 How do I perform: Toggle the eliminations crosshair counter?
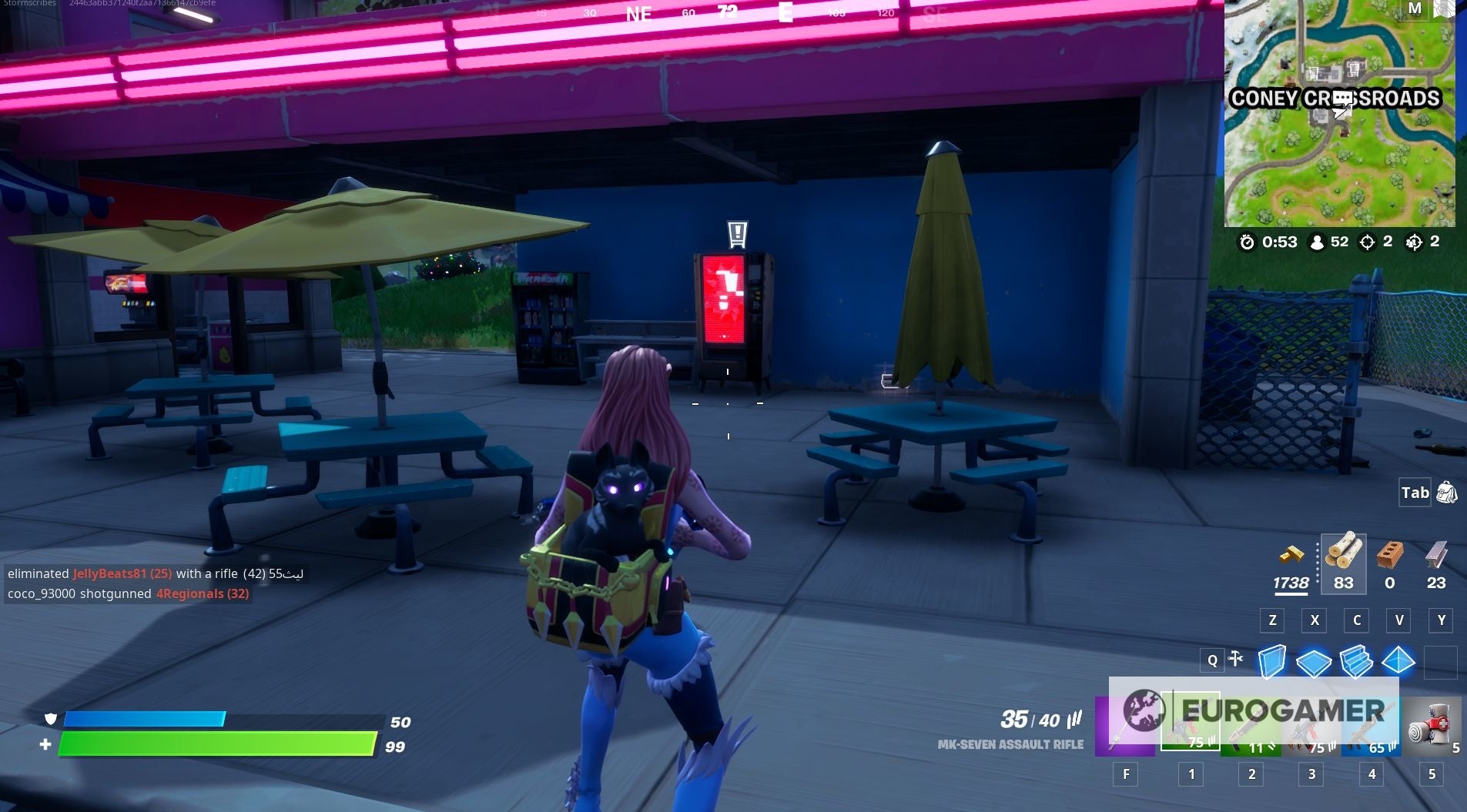[1378, 241]
